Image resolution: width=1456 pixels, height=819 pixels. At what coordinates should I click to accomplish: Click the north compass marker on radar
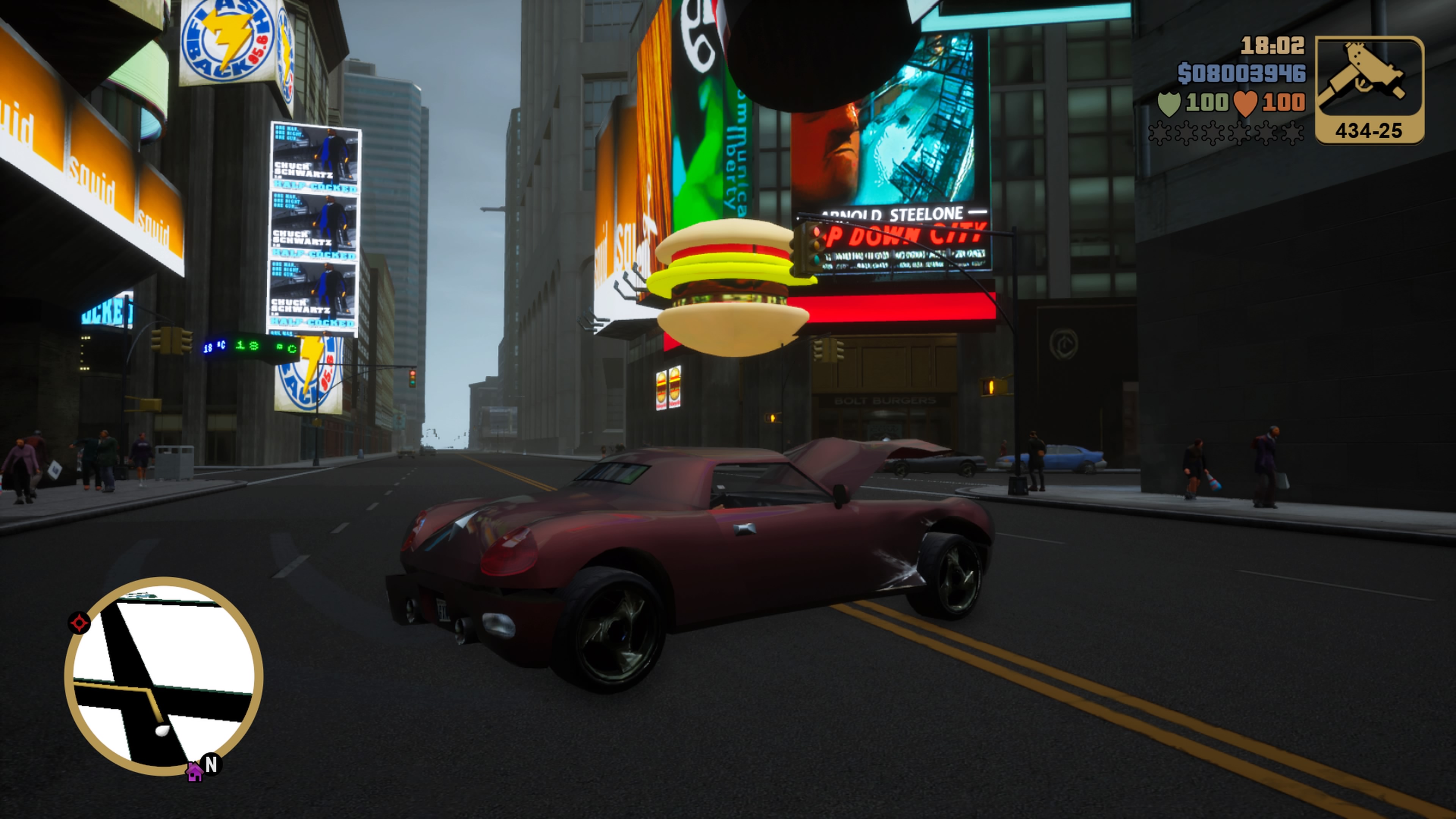tap(212, 765)
